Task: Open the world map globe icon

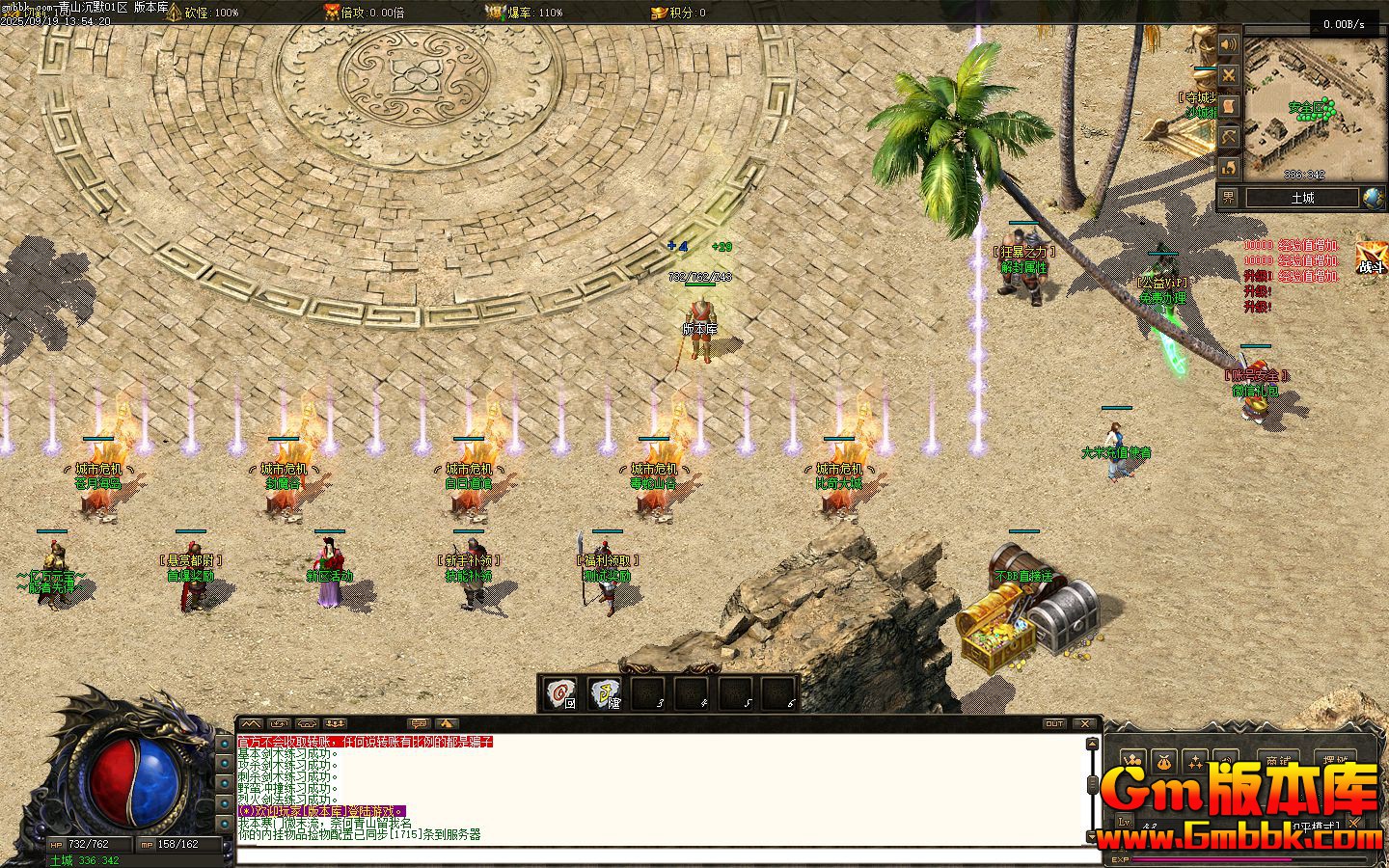Action: tap(1373, 198)
